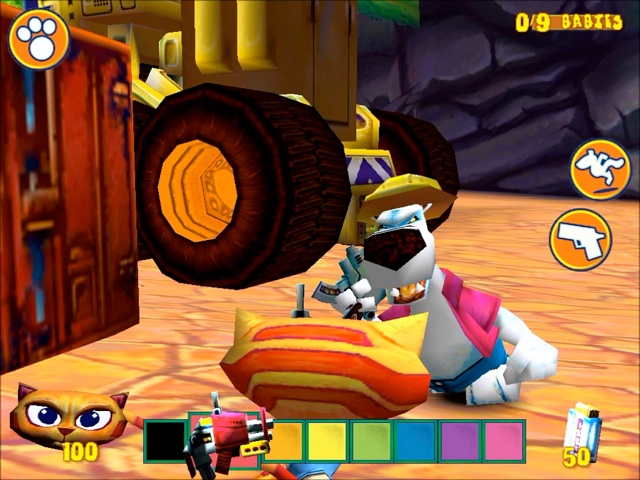640x480 pixels.
Task: Switch to the green weapon slot
Action: (x=370, y=441)
